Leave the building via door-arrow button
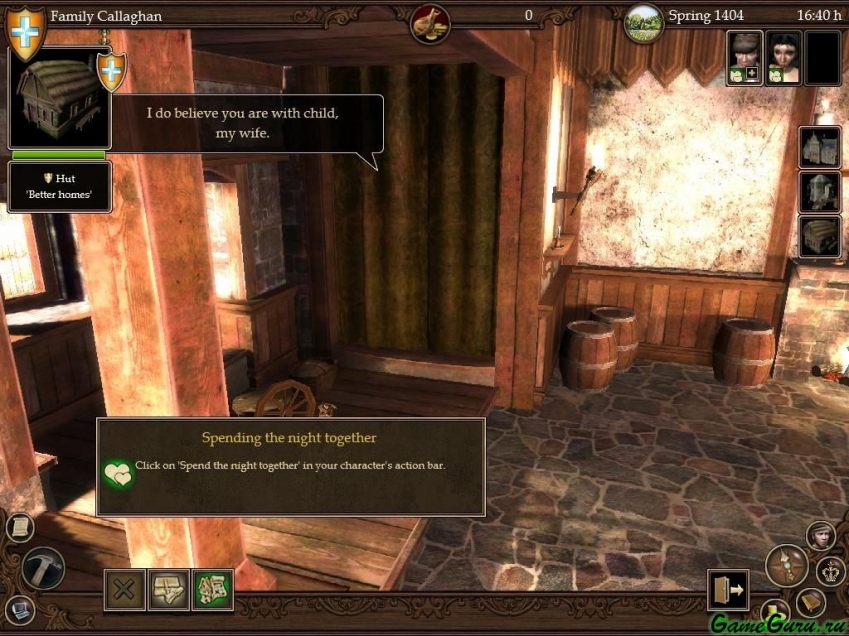849x636 pixels. tap(727, 589)
